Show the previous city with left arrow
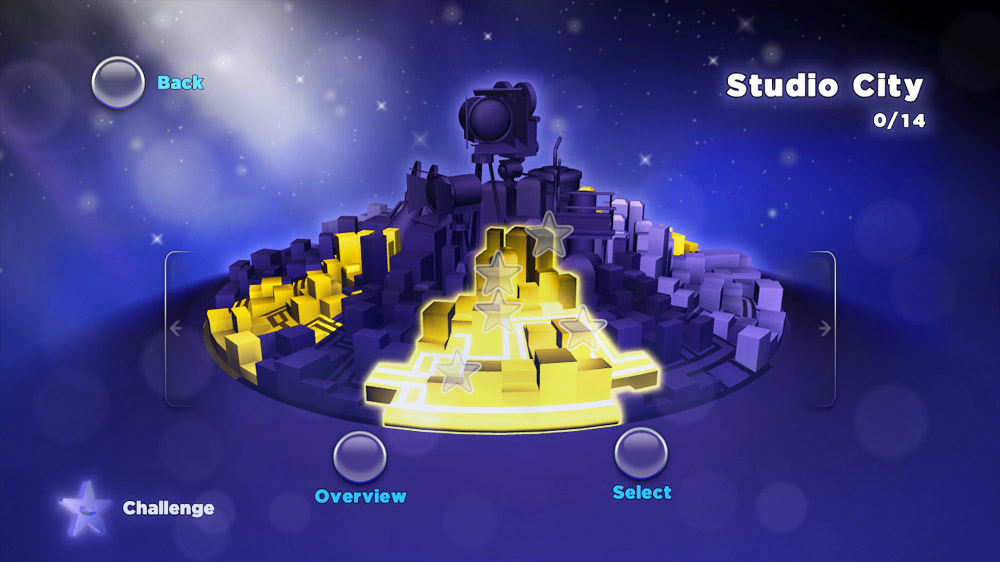Screen dimensions: 1000x562 [176, 328]
